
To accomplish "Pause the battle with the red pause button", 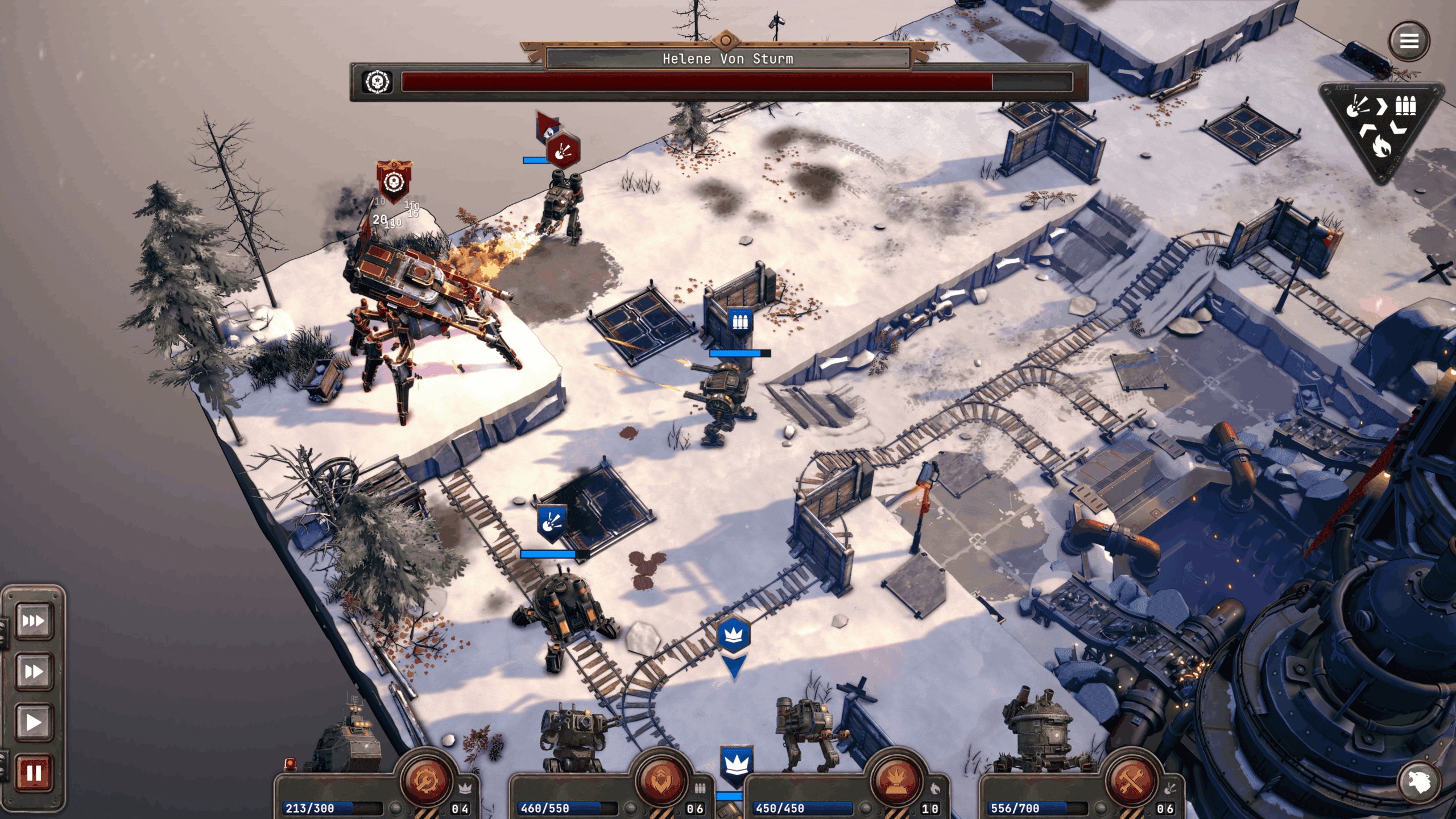I will [x=34, y=773].
